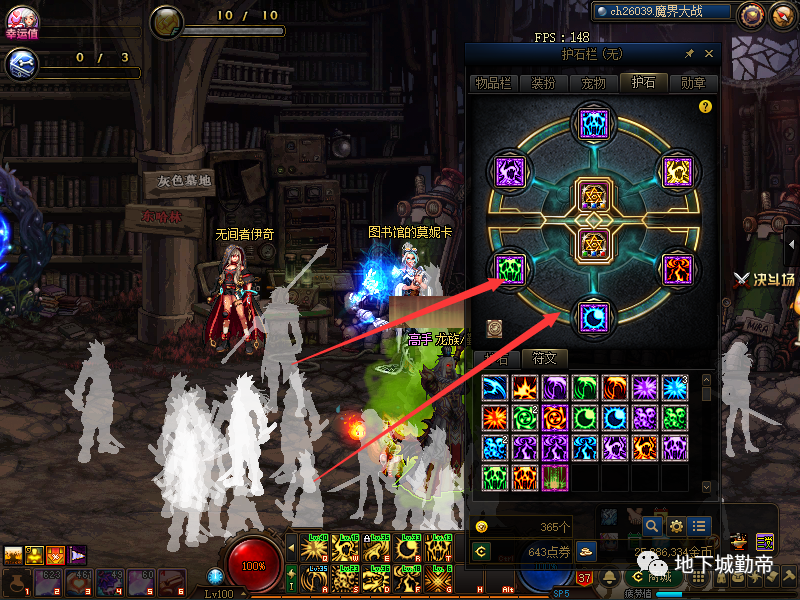Image resolution: width=800 pixels, height=600 pixels.
Task: Select the bottom blue crescent moon rune slot
Action: 590,317
